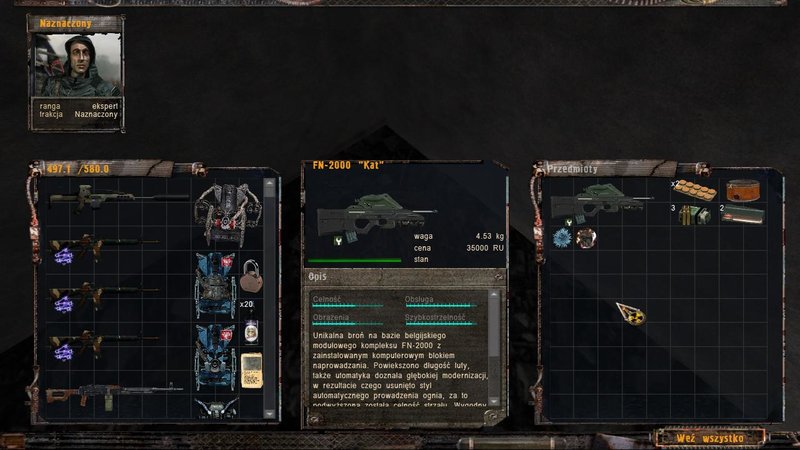Choose the rifle ammo cartridges stack
Image resolution: width=800 pixels, height=450 pixels.
tap(692, 214)
